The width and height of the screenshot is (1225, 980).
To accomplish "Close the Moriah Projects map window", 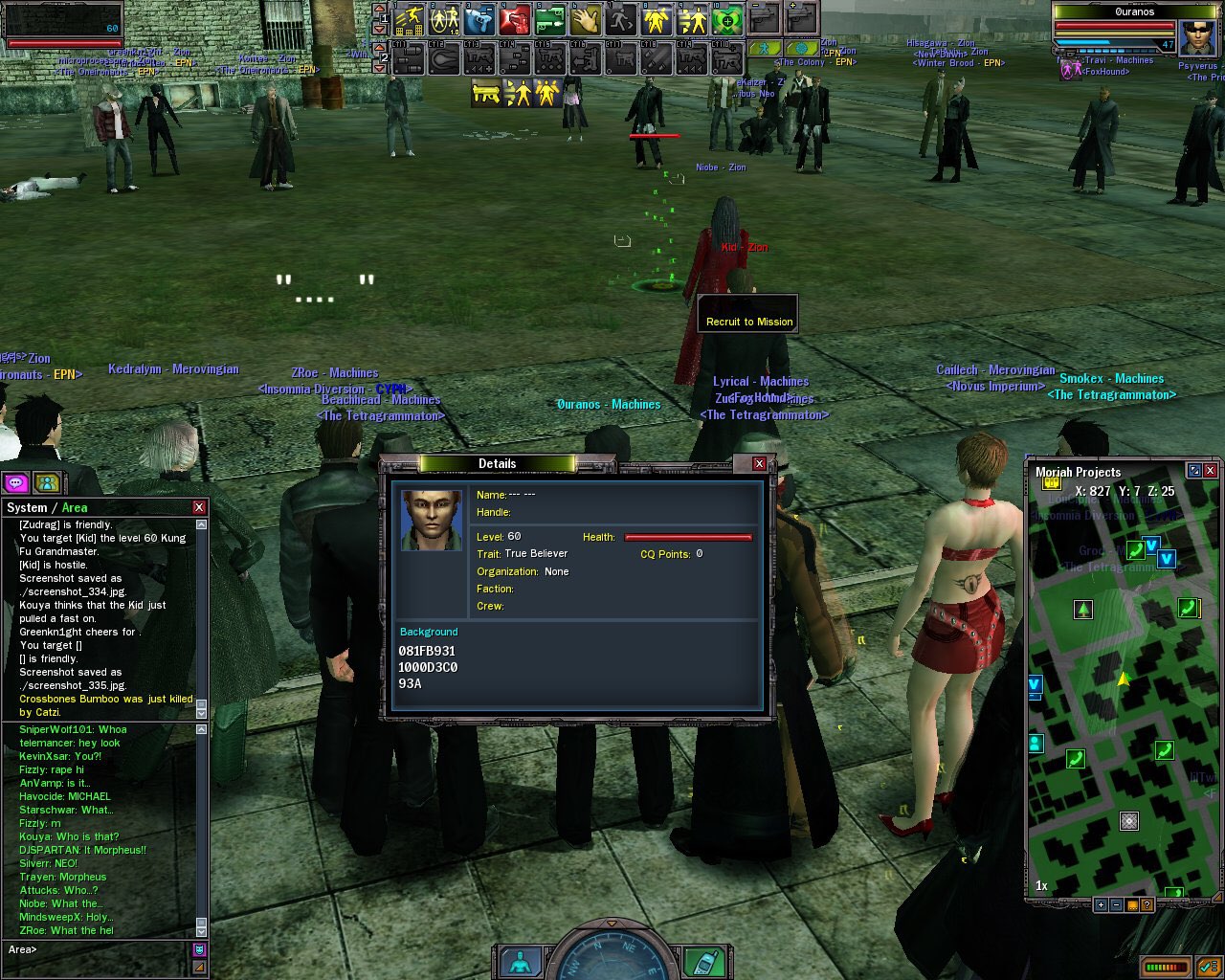I will [1211, 471].
